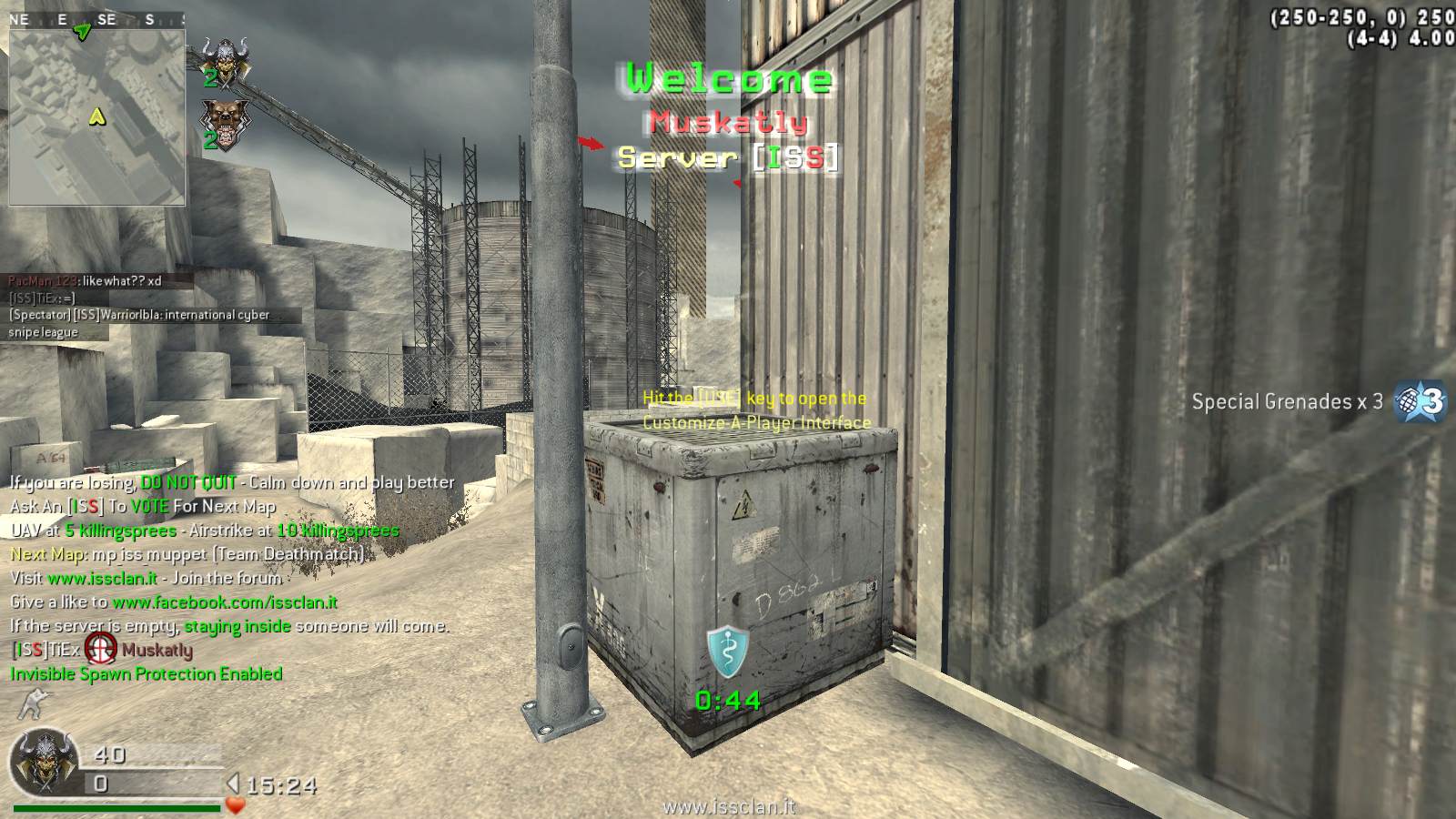
Task: Open the facebook.com/issclan.it link
Action: pos(225,602)
